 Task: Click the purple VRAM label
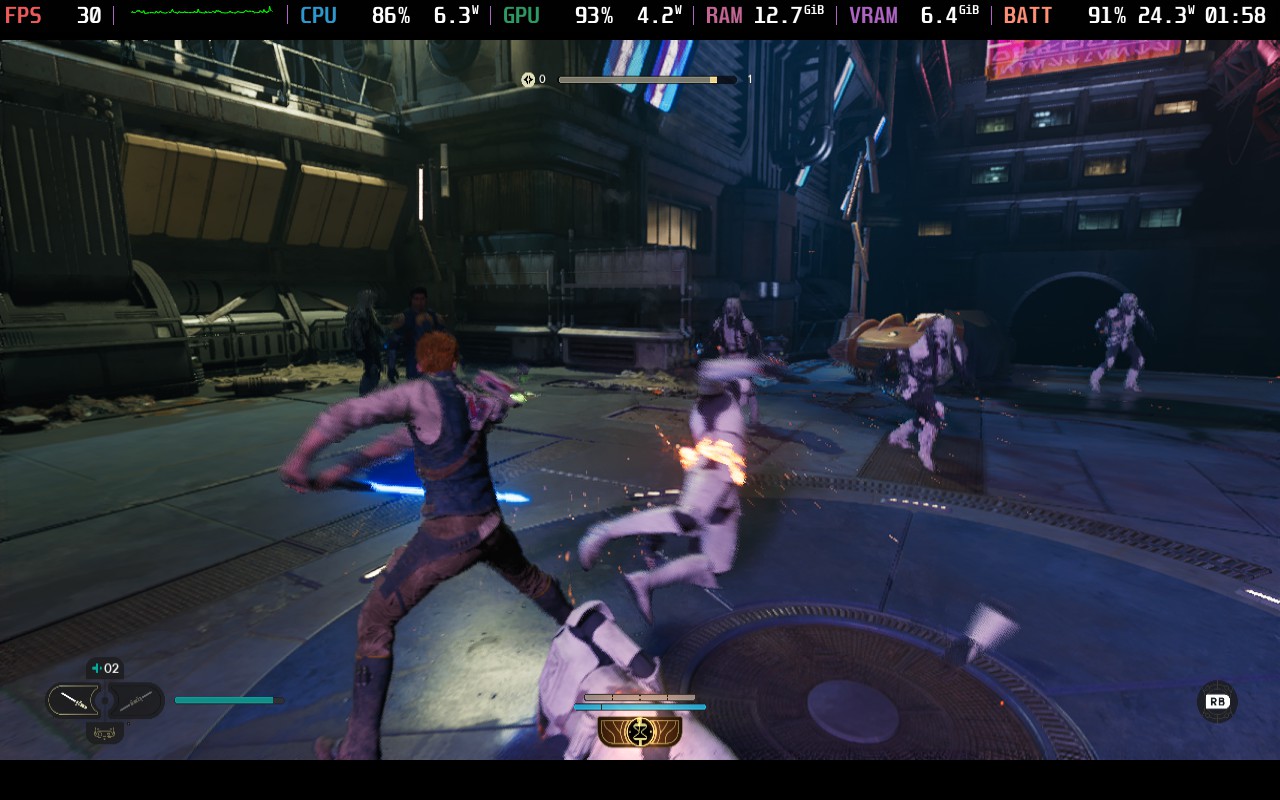872,15
